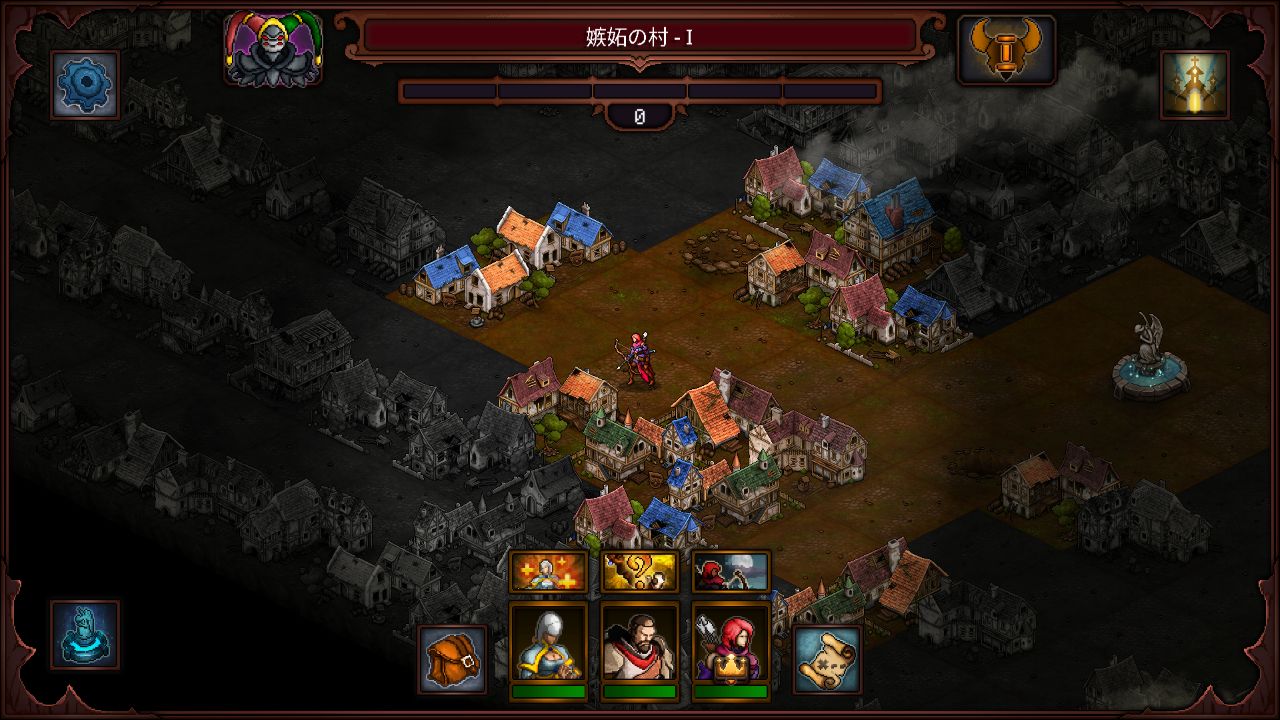1280x720 pixels.
Task: Activate the cleric's golden sparkle ability
Action: click(x=548, y=571)
